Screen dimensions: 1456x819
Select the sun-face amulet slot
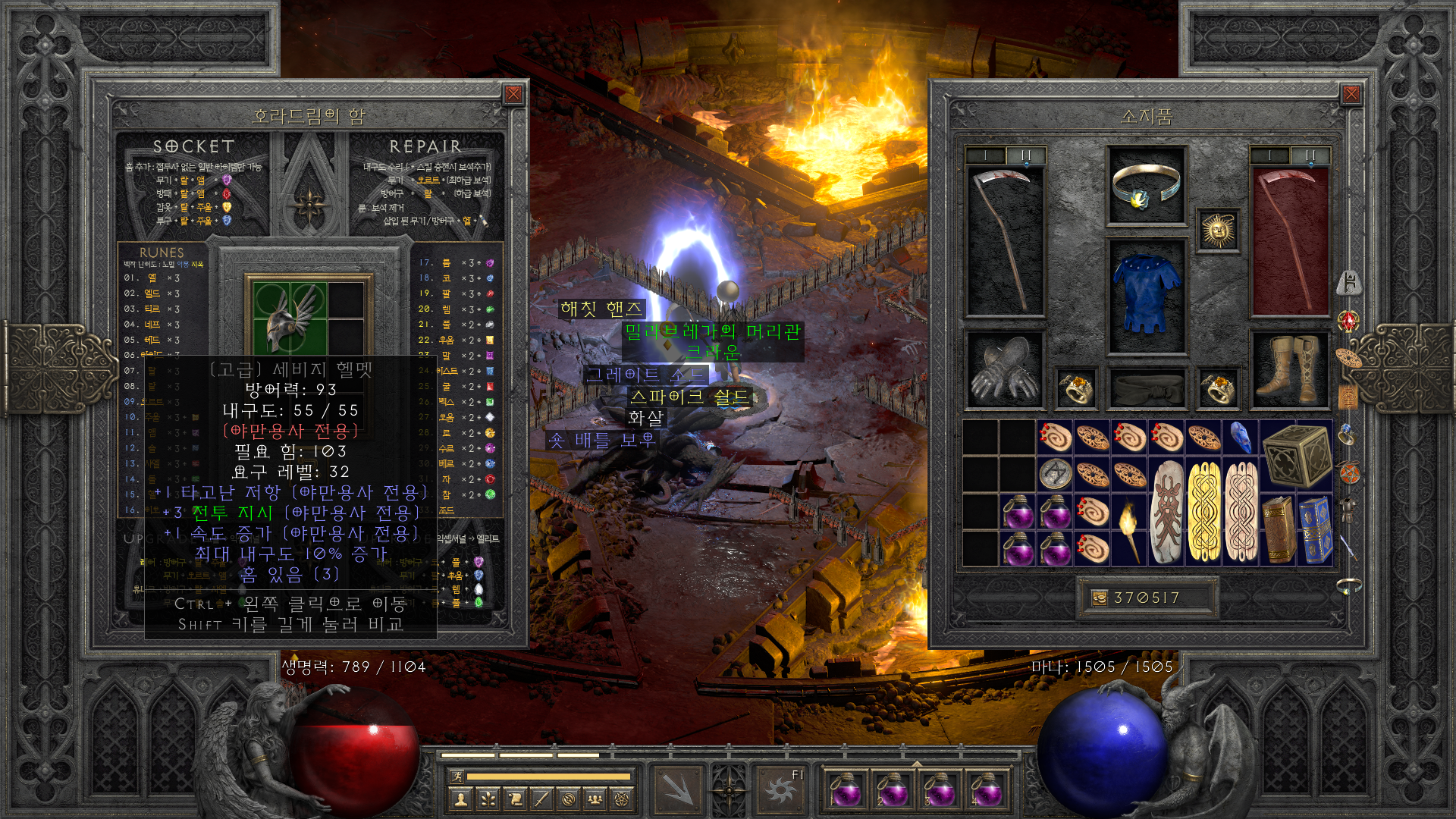pos(1218,231)
